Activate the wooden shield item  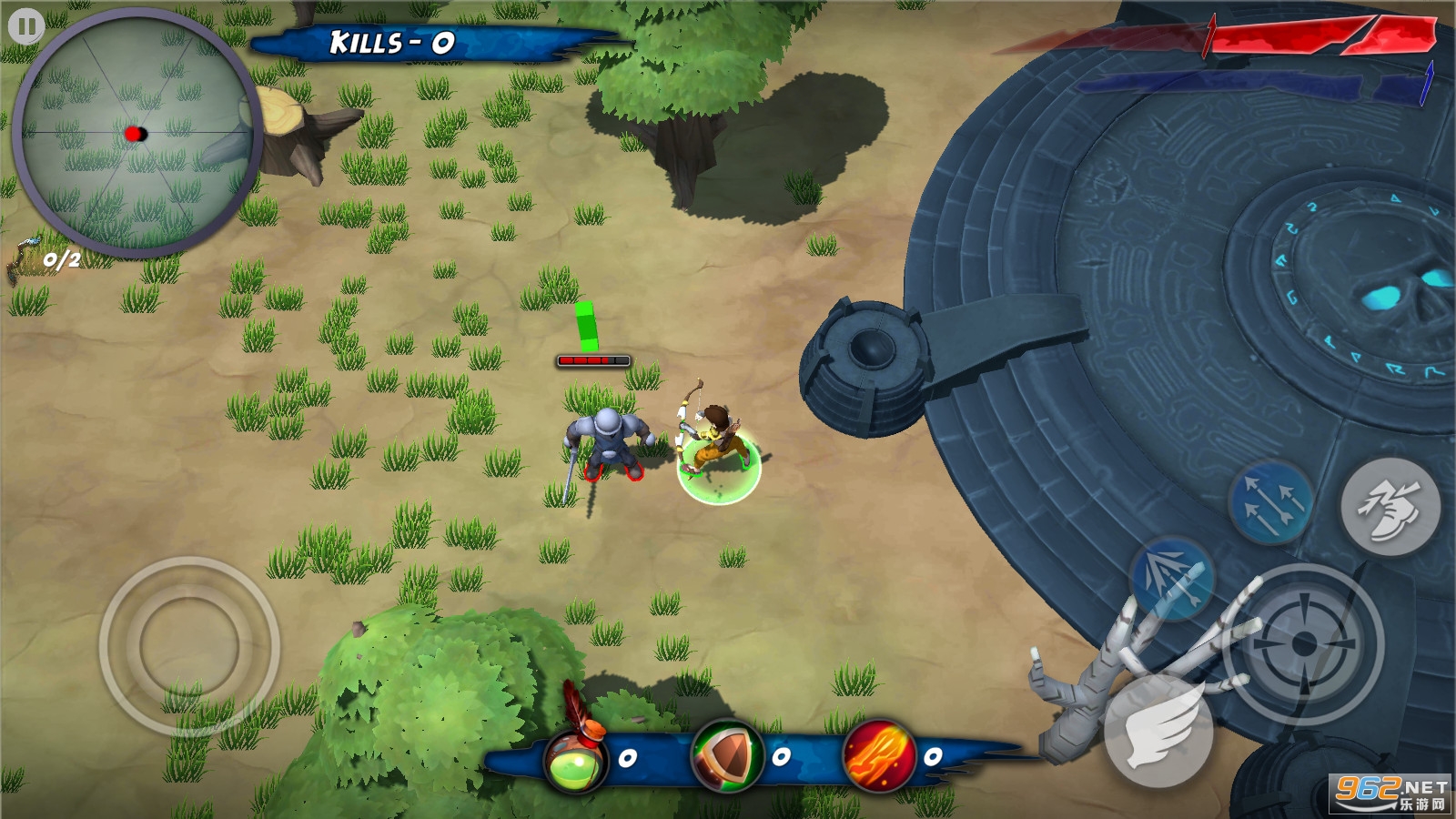pyautogui.click(x=726, y=757)
